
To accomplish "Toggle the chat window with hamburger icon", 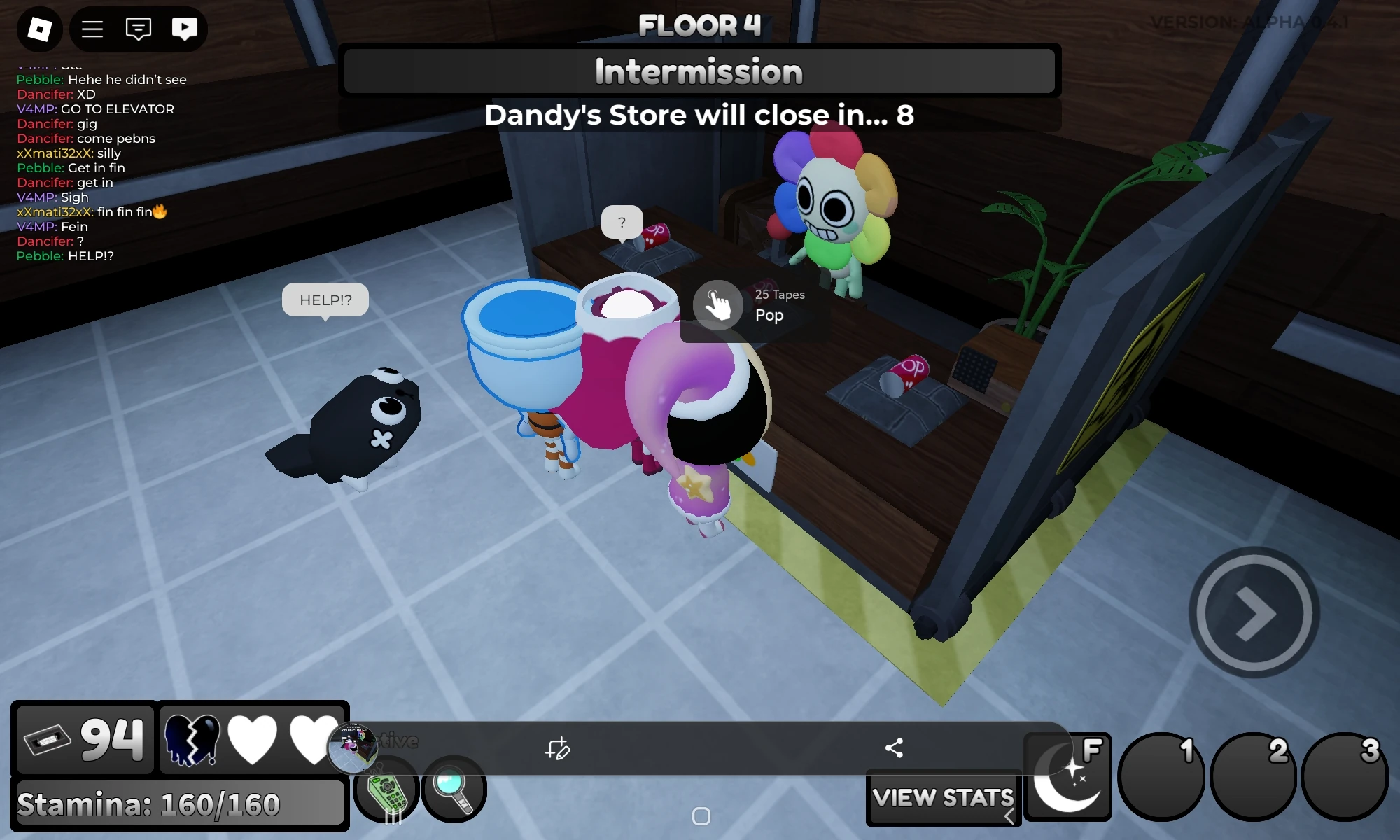I will 92,29.
